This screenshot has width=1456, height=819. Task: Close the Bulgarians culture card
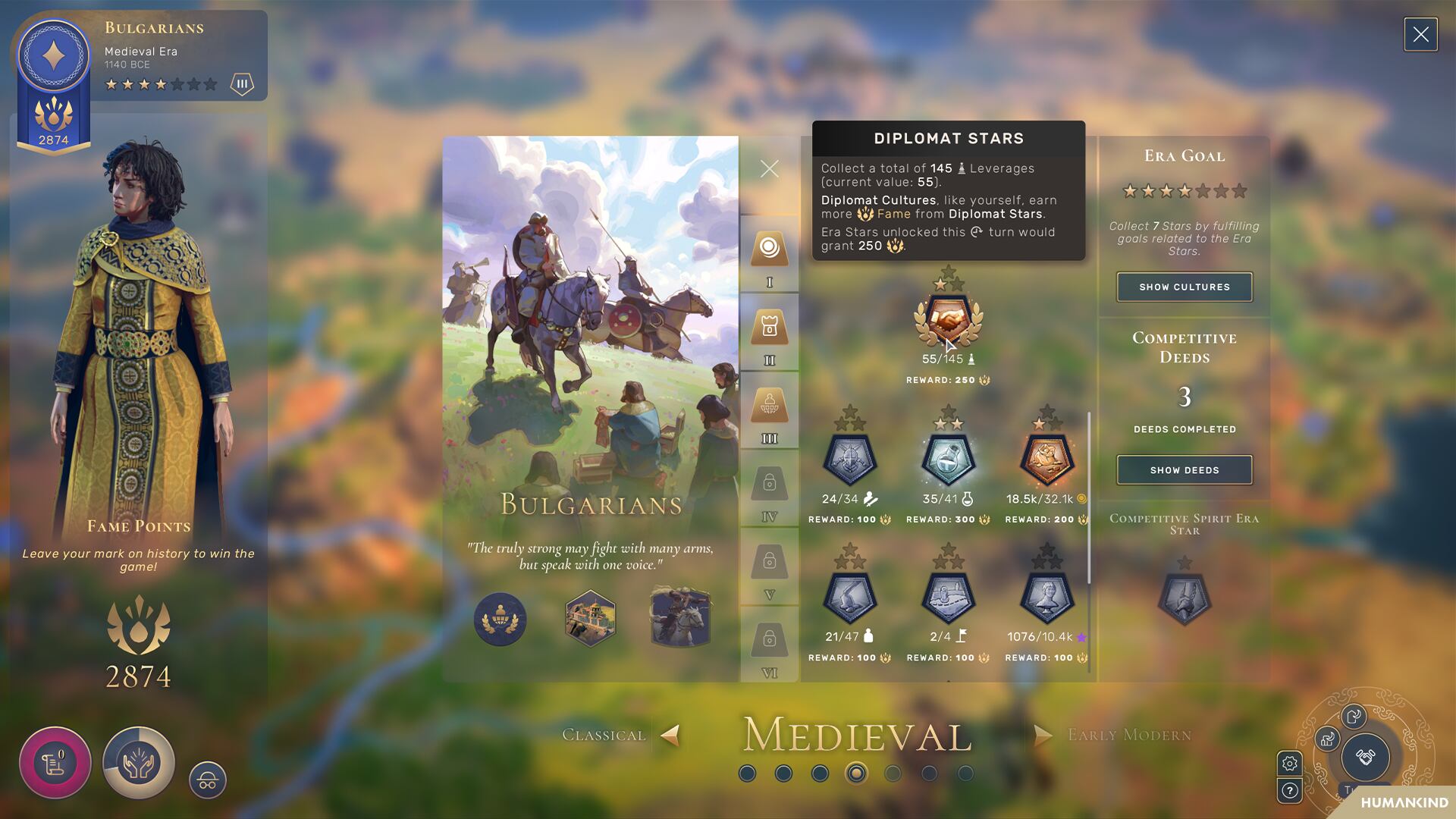[769, 168]
